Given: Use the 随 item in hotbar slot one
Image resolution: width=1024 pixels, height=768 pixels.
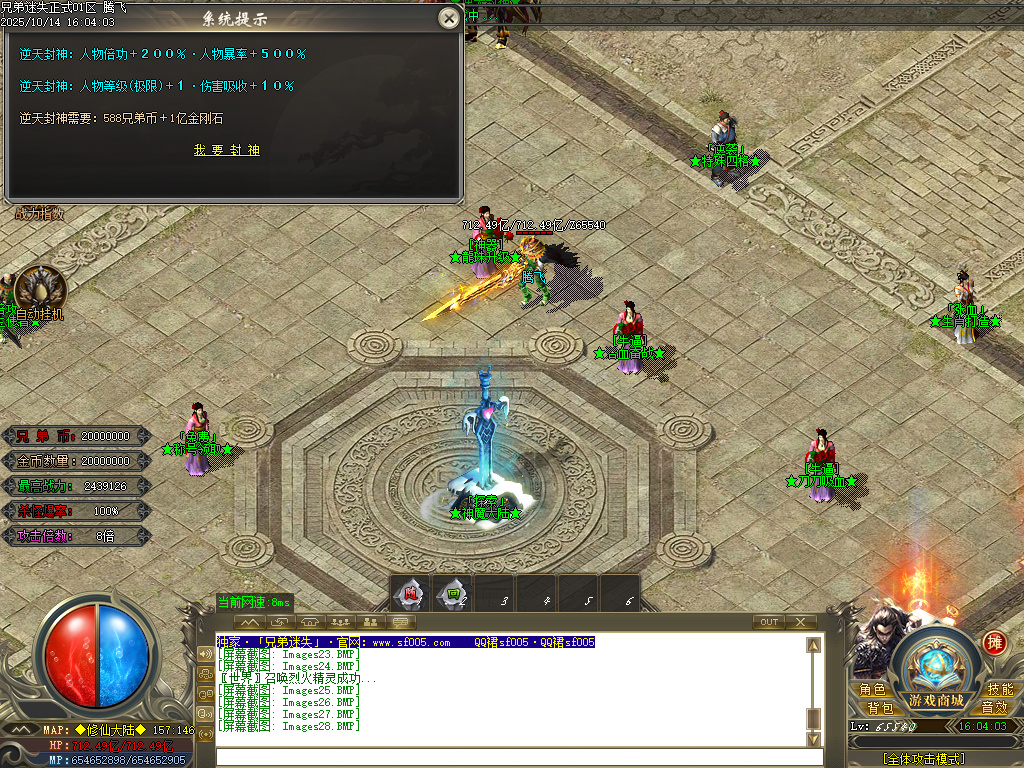Looking at the screenshot, I should point(409,594).
